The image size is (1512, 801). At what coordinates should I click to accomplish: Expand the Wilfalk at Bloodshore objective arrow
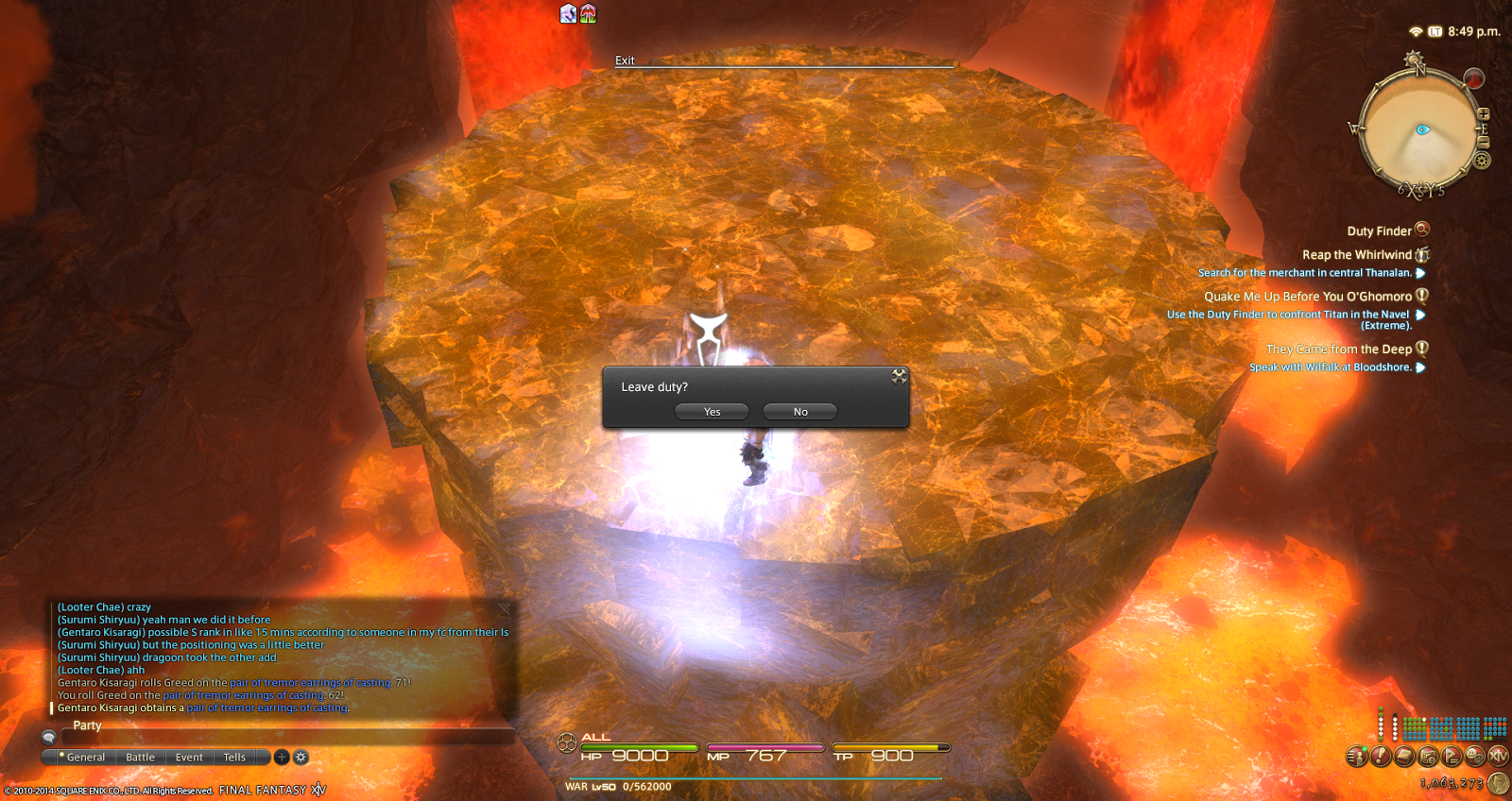(1421, 367)
